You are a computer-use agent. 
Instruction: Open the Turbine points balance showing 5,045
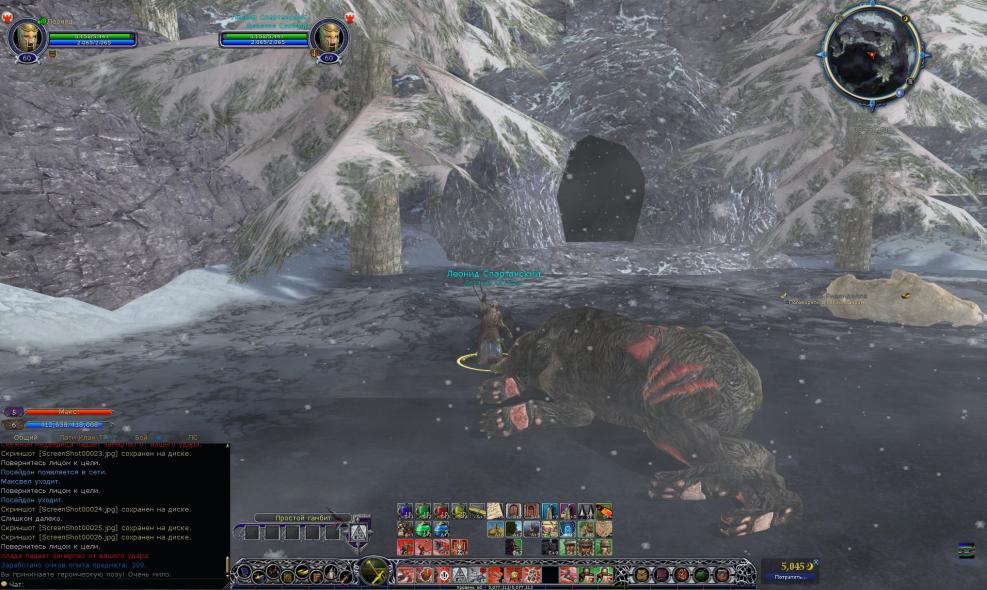[789, 565]
